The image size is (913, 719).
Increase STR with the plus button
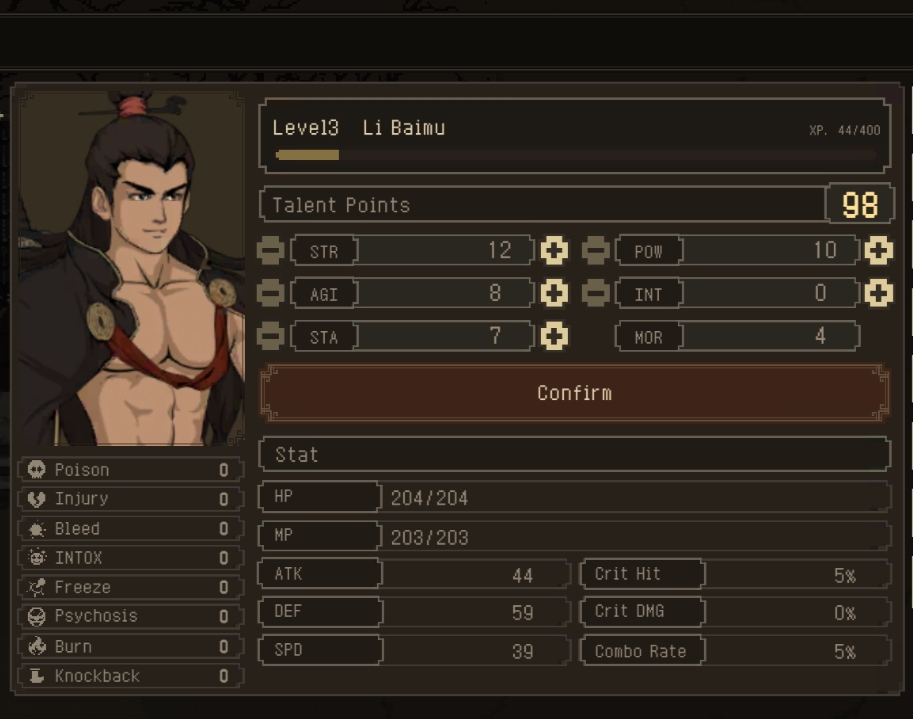(x=554, y=250)
